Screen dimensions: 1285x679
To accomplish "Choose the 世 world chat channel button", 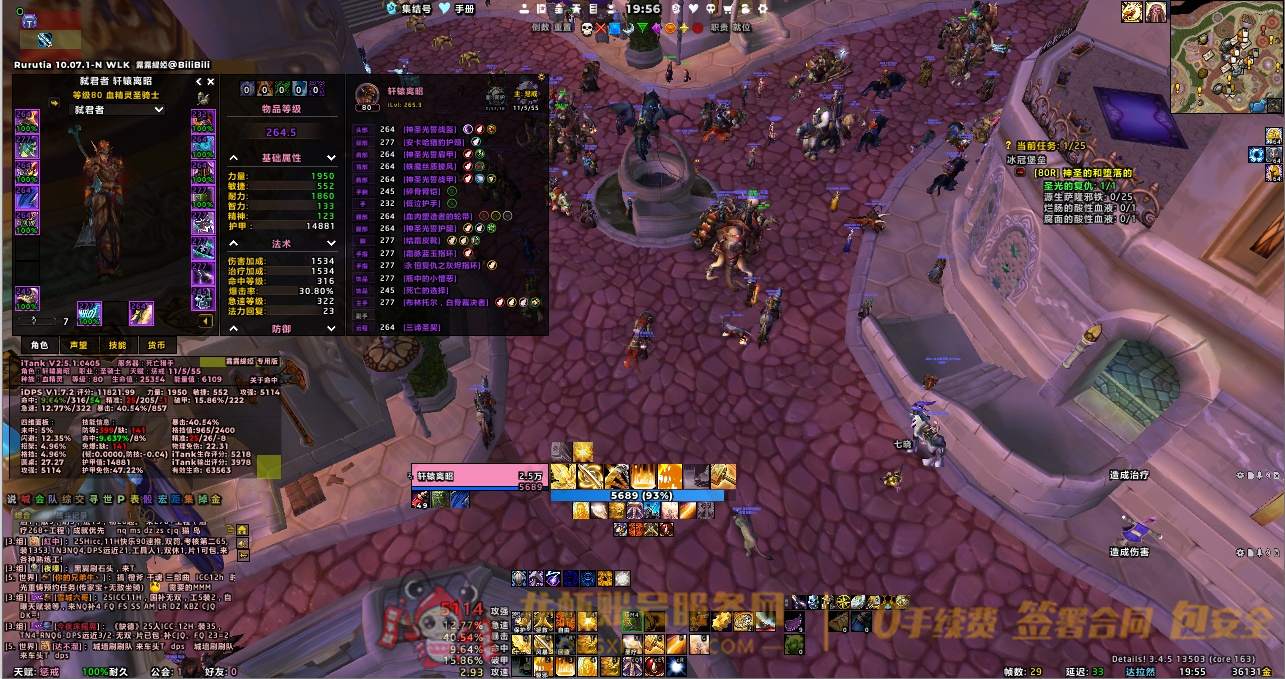I will 106,499.
